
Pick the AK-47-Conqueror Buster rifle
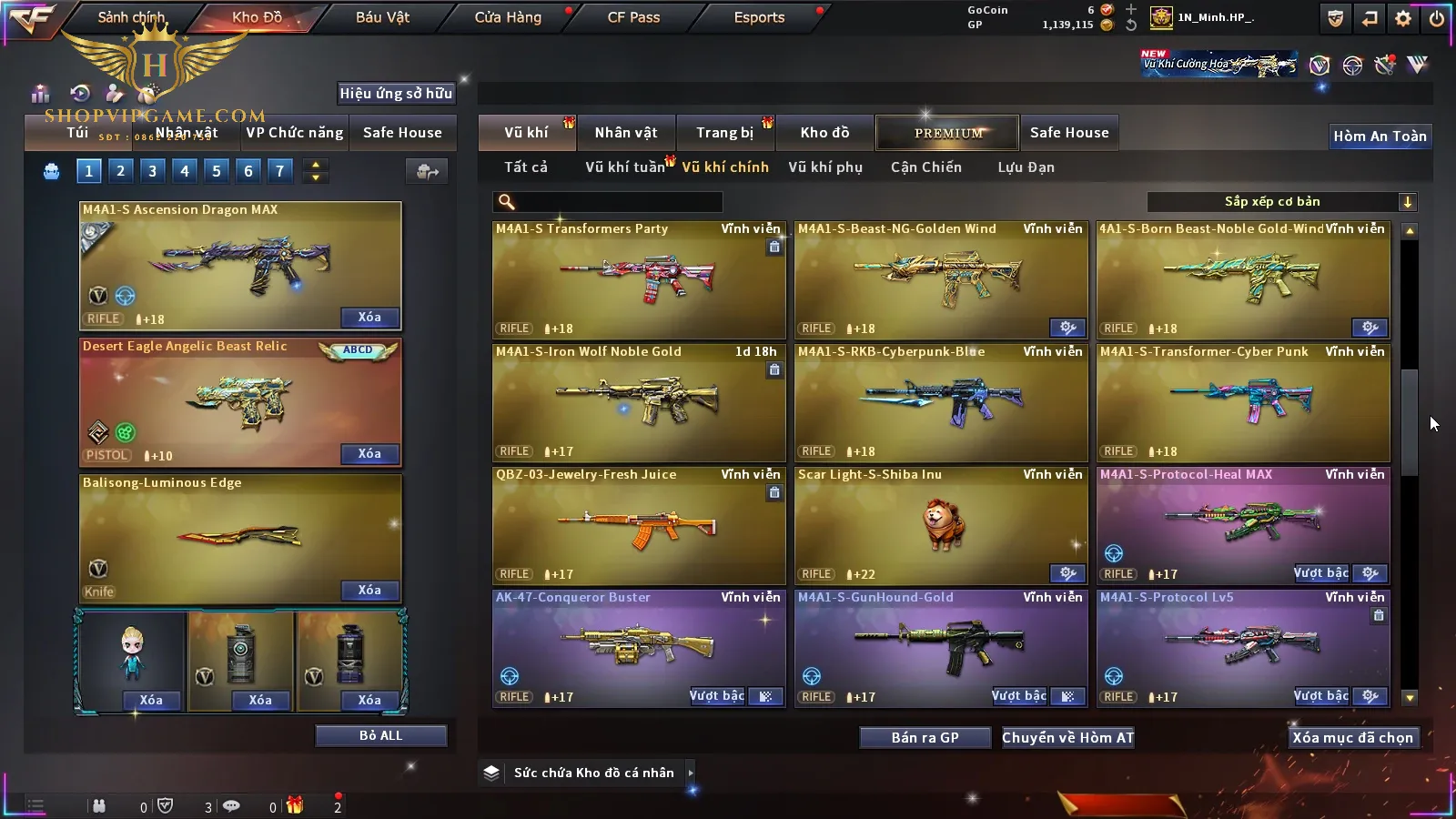point(638,648)
